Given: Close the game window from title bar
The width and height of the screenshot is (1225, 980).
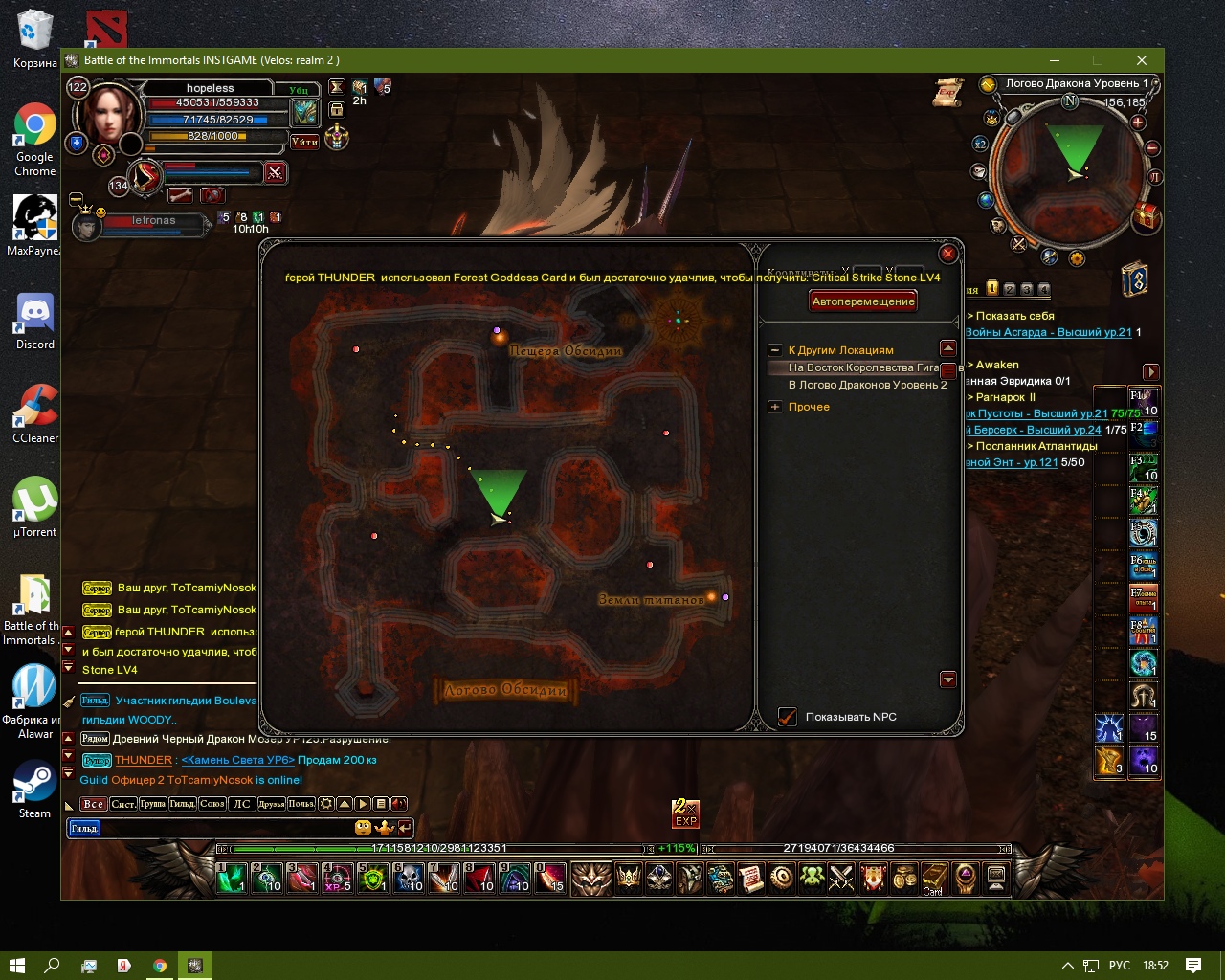Looking at the screenshot, I should point(1141,60).
